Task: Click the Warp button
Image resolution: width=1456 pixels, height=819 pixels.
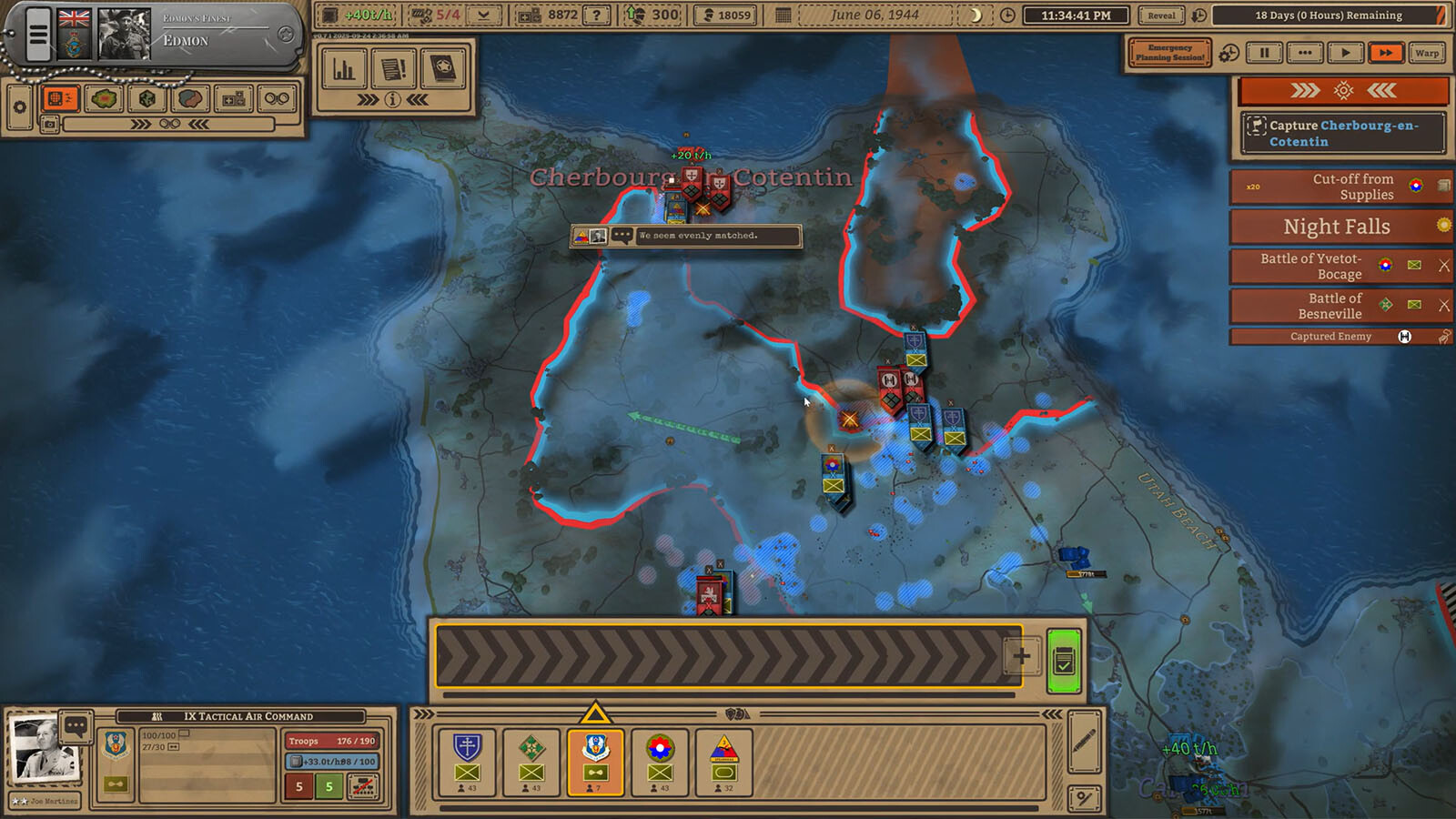Action: 1426,53
